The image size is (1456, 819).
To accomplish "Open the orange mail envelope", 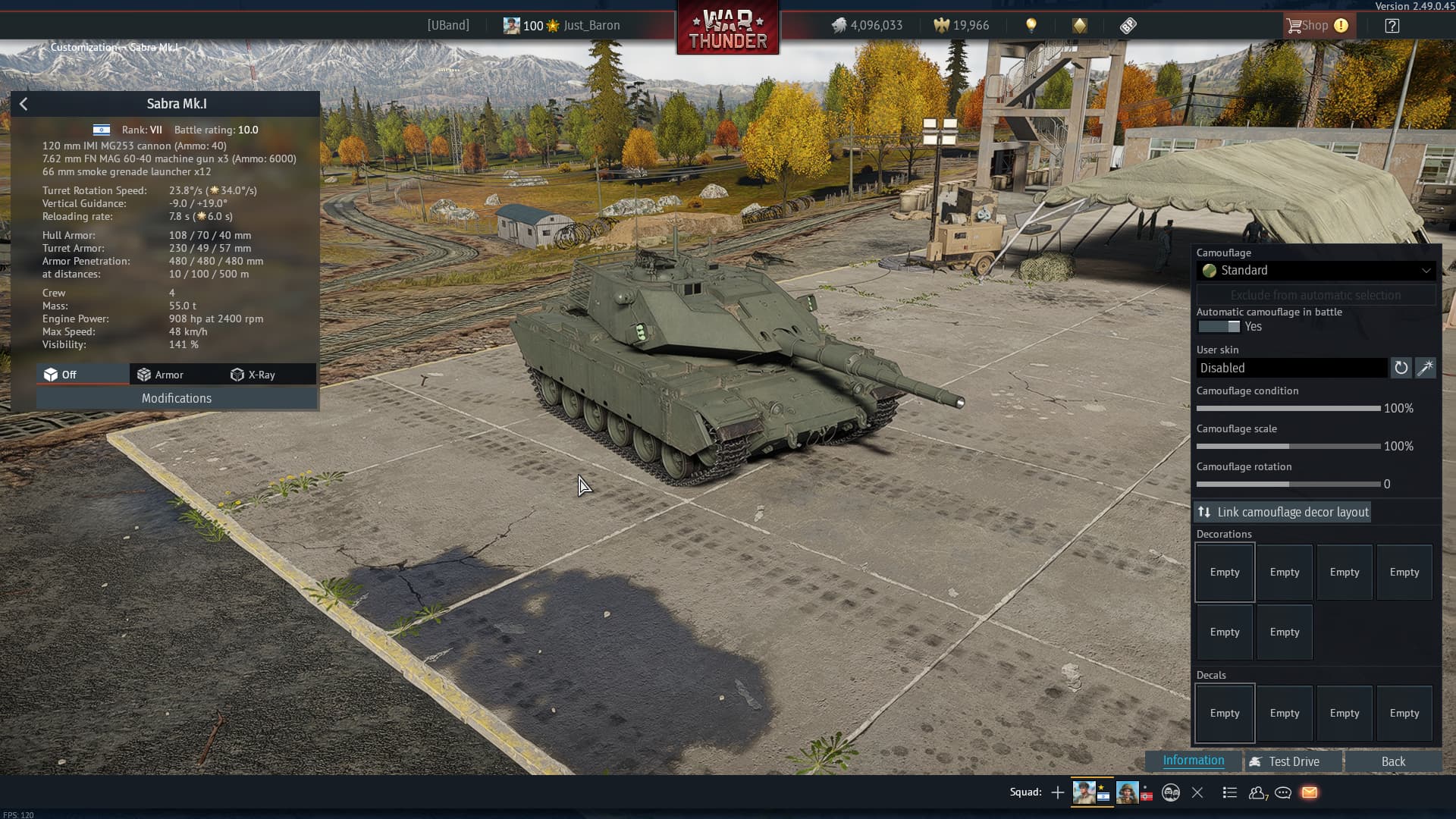I will [1310, 792].
